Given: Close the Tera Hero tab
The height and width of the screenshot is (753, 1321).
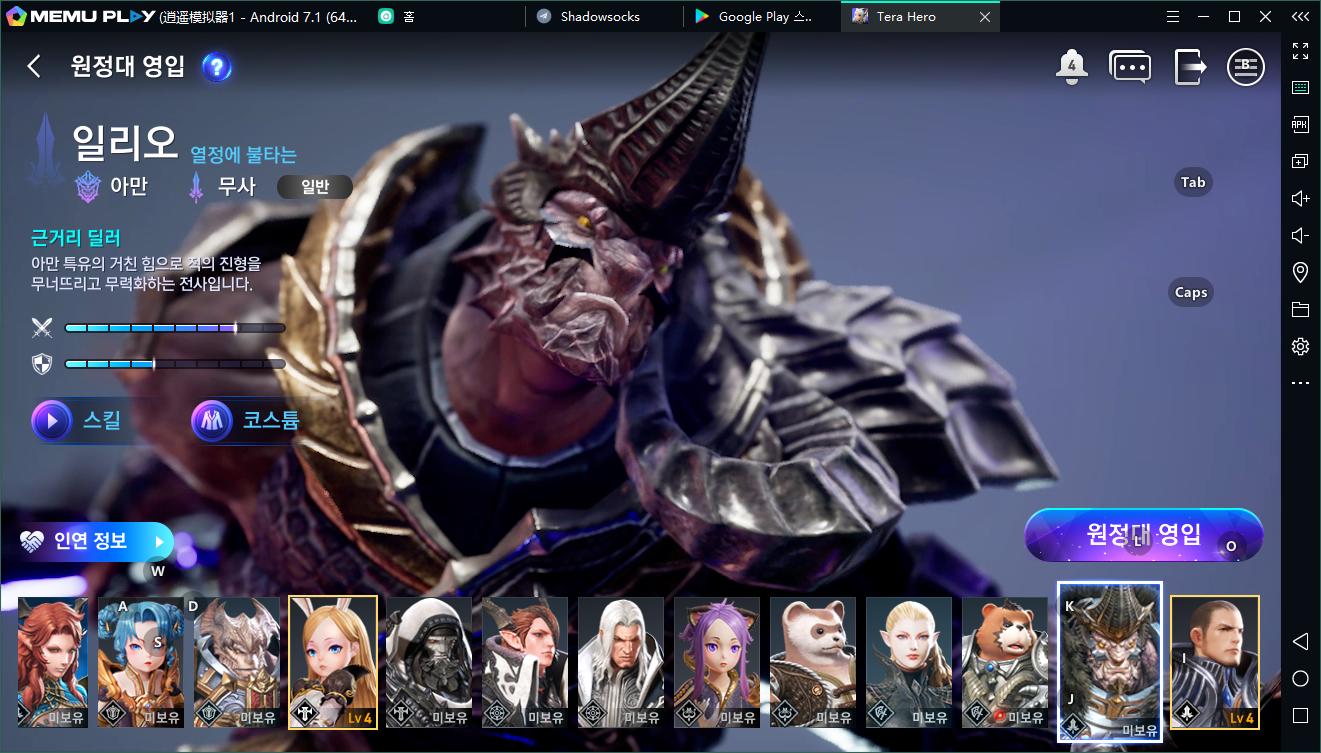Looking at the screenshot, I should [985, 17].
